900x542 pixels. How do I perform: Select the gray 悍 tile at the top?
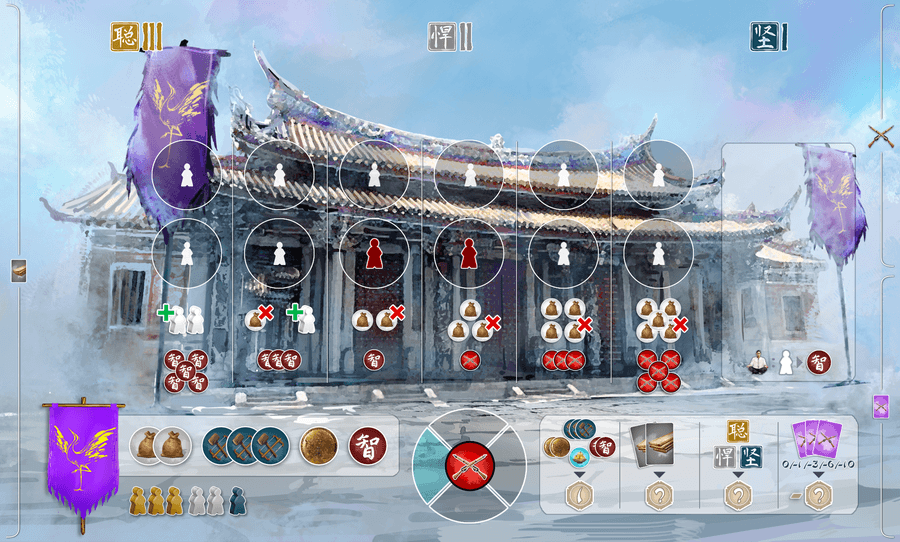(x=443, y=37)
